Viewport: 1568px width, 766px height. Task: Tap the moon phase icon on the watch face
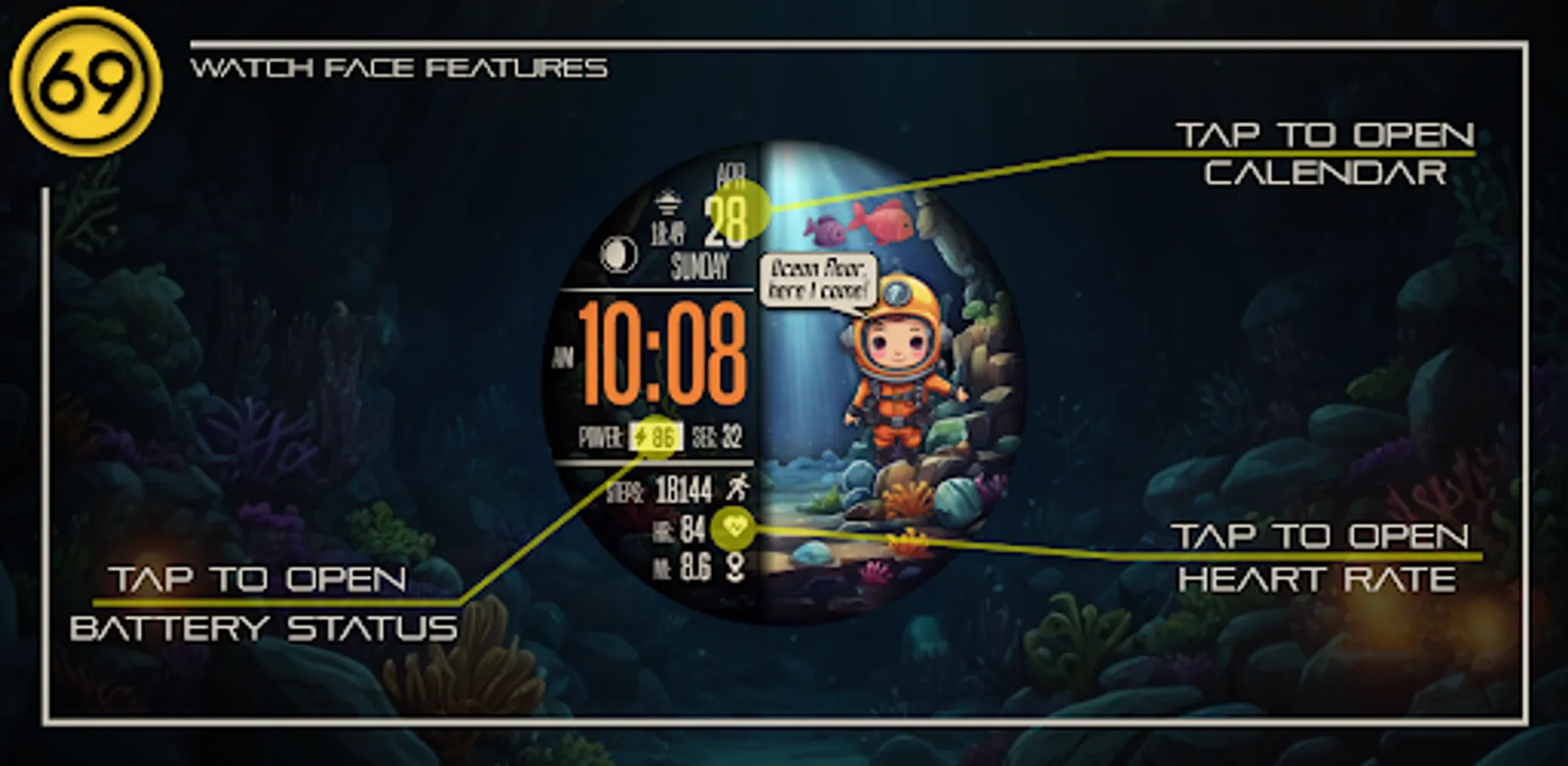[x=621, y=255]
